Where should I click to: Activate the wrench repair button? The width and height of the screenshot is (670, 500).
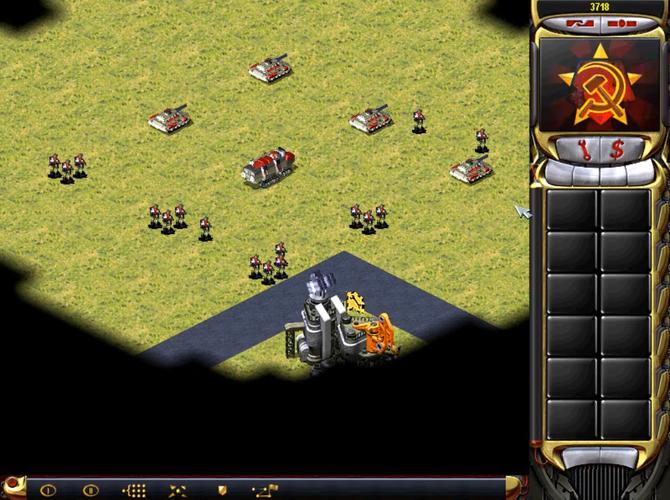tap(588, 150)
